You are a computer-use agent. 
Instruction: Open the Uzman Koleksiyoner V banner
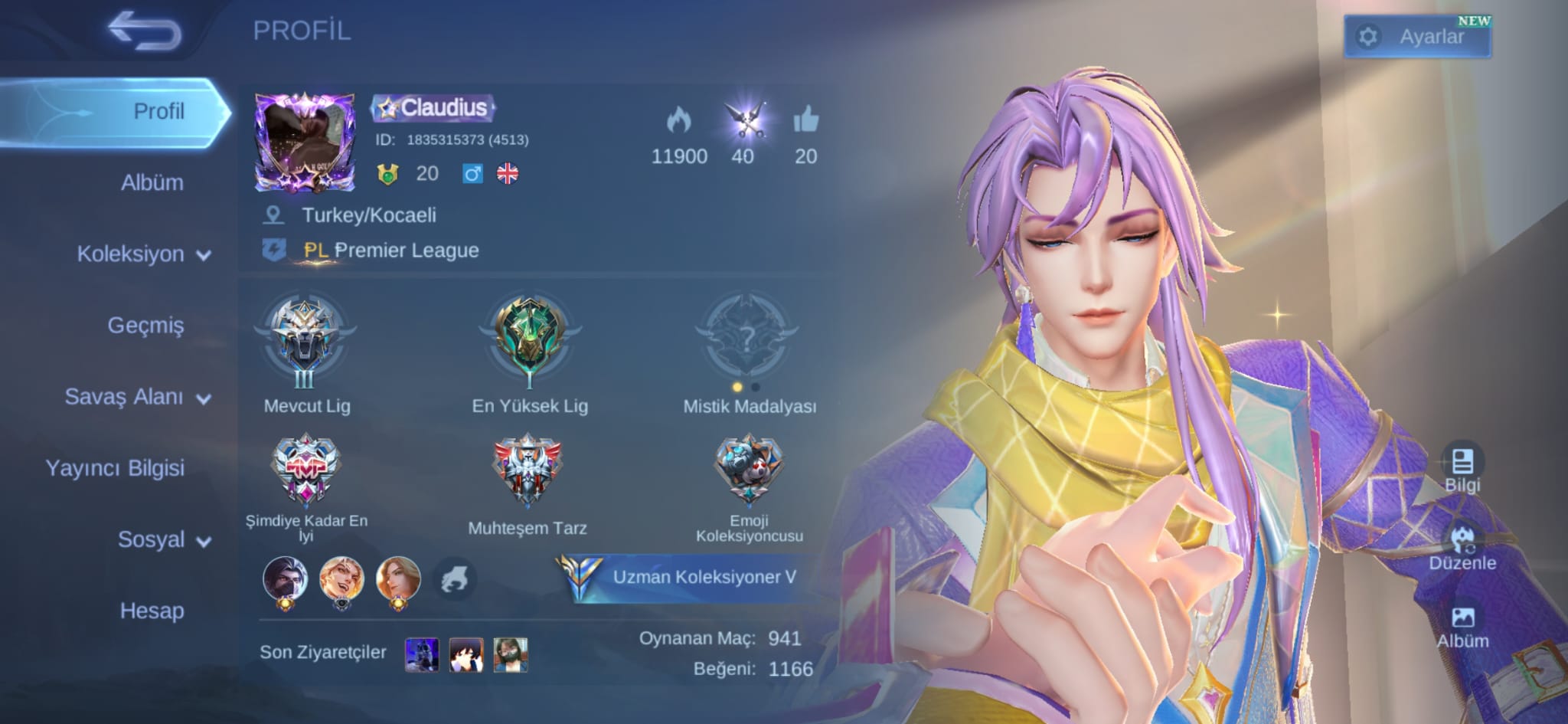pos(689,577)
